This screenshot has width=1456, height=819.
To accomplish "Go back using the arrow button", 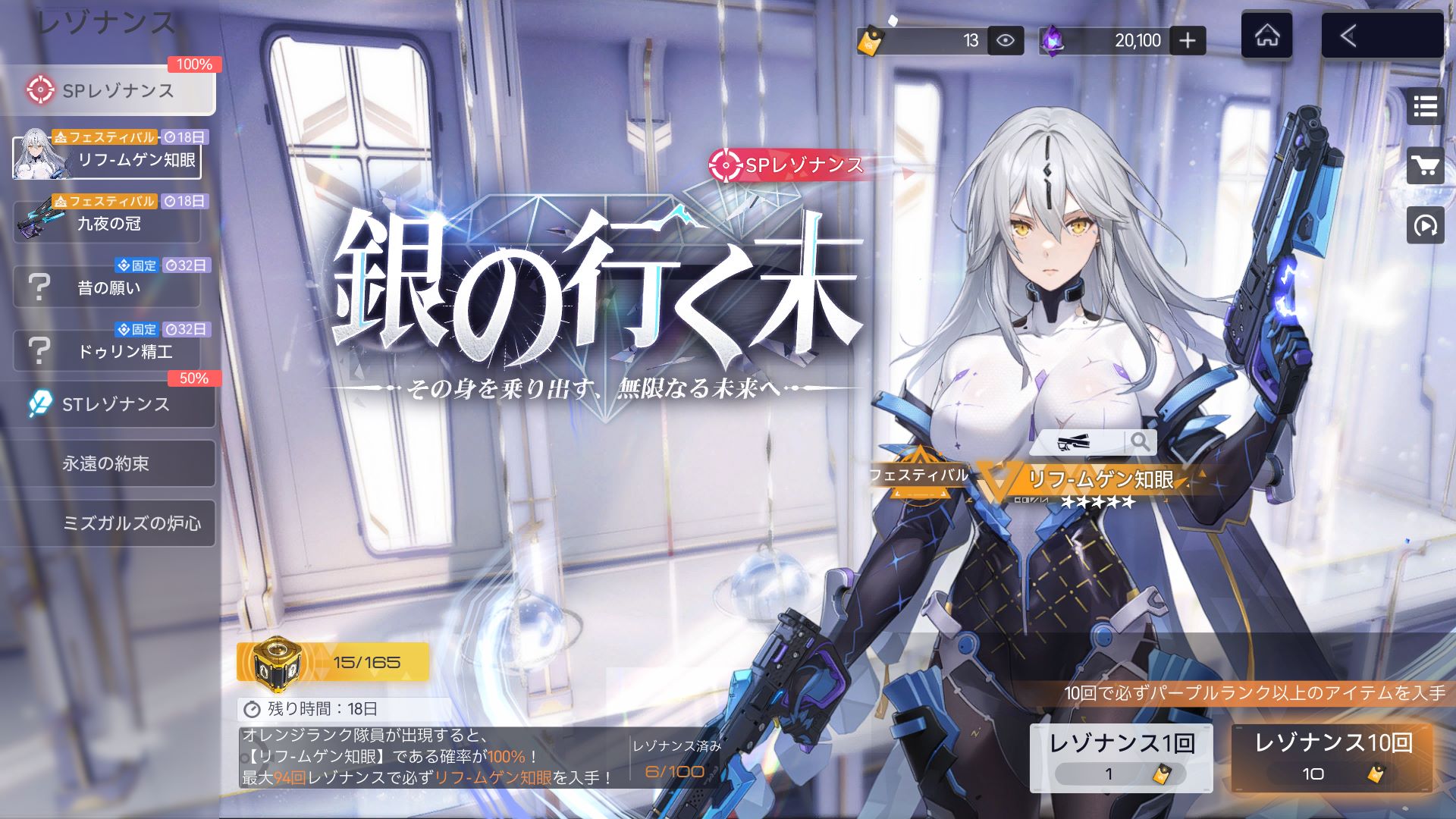I will pos(1382,36).
